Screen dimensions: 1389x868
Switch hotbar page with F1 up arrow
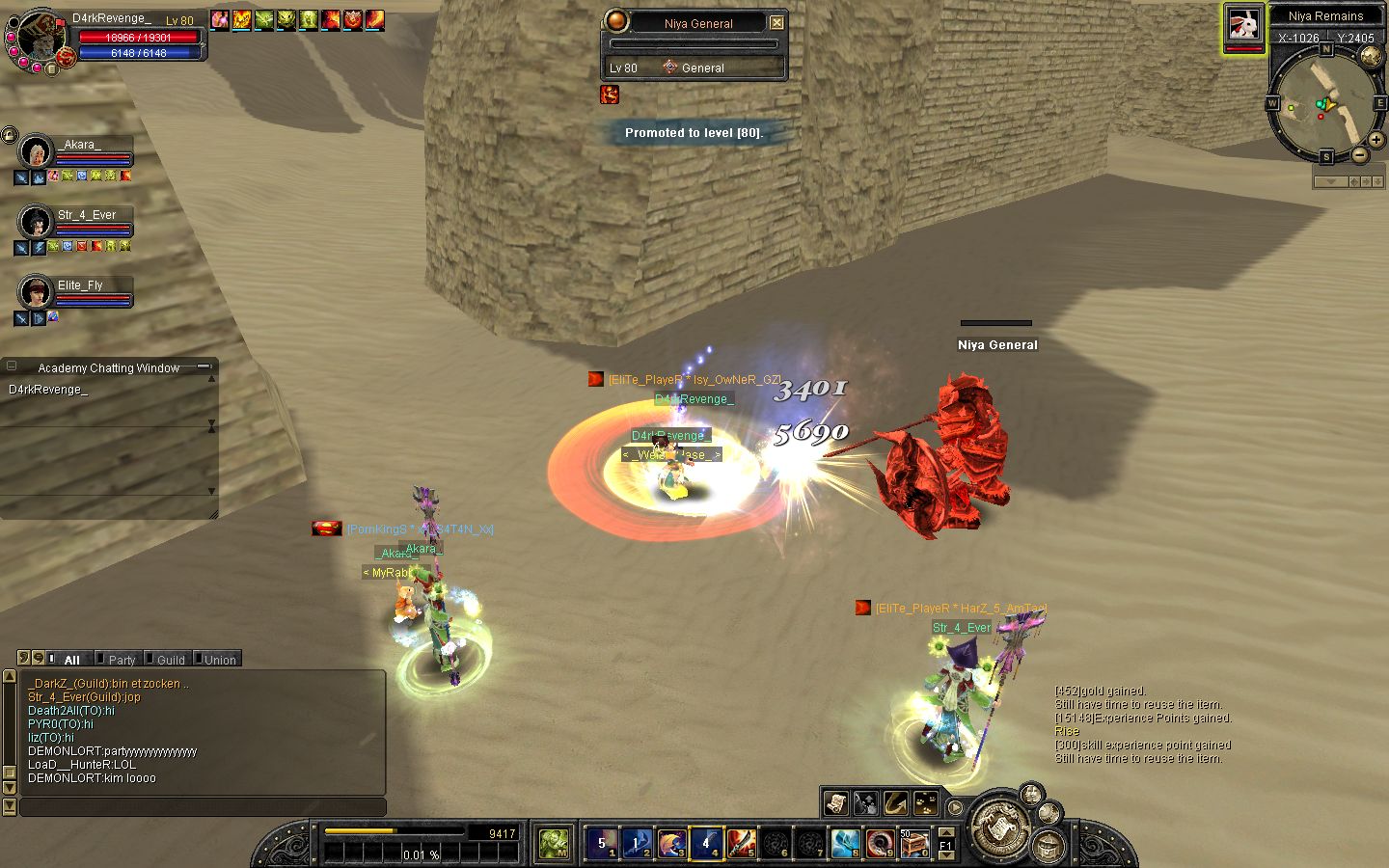point(946,832)
